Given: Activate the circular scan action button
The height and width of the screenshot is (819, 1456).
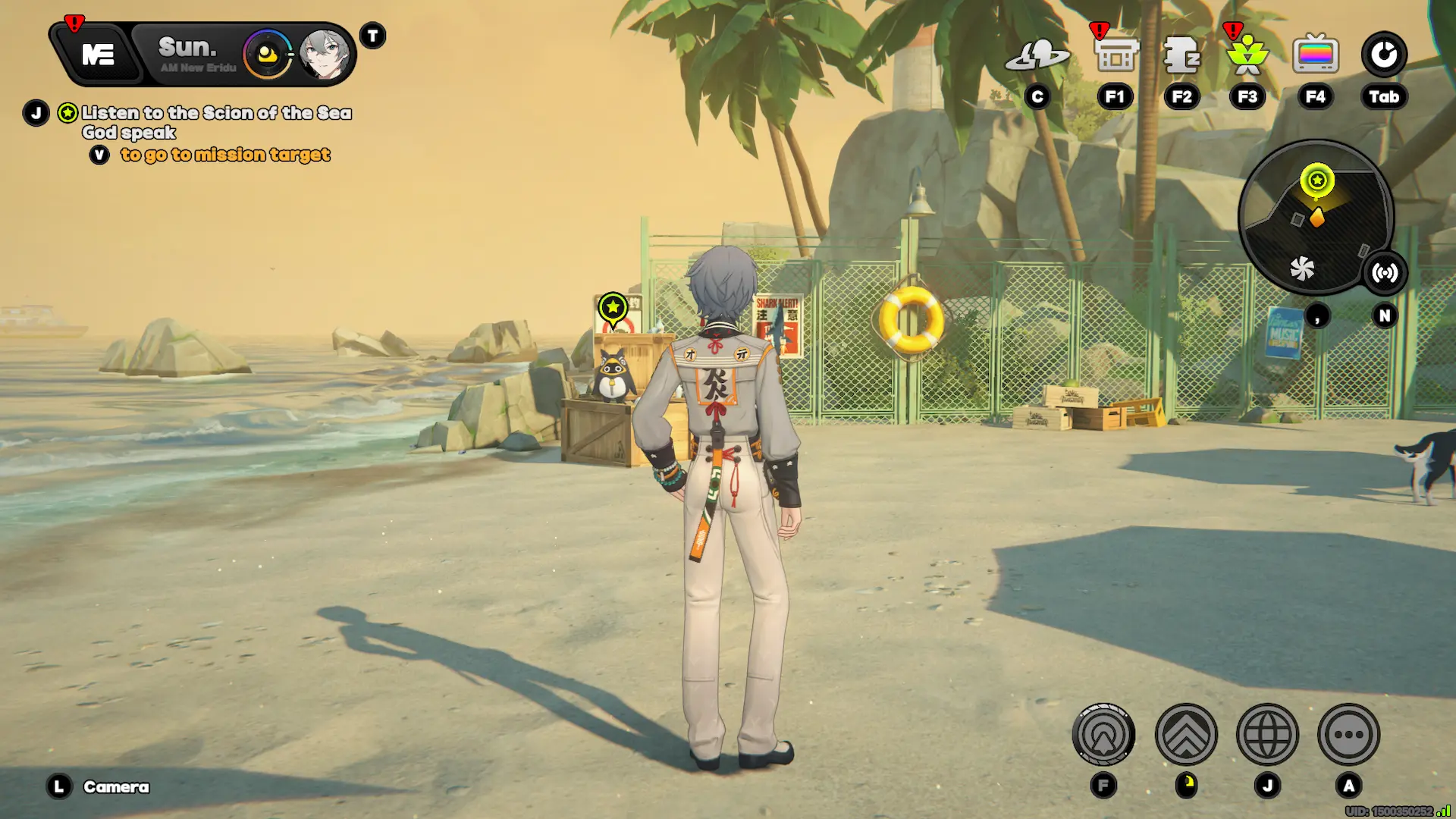Looking at the screenshot, I should (1103, 734).
